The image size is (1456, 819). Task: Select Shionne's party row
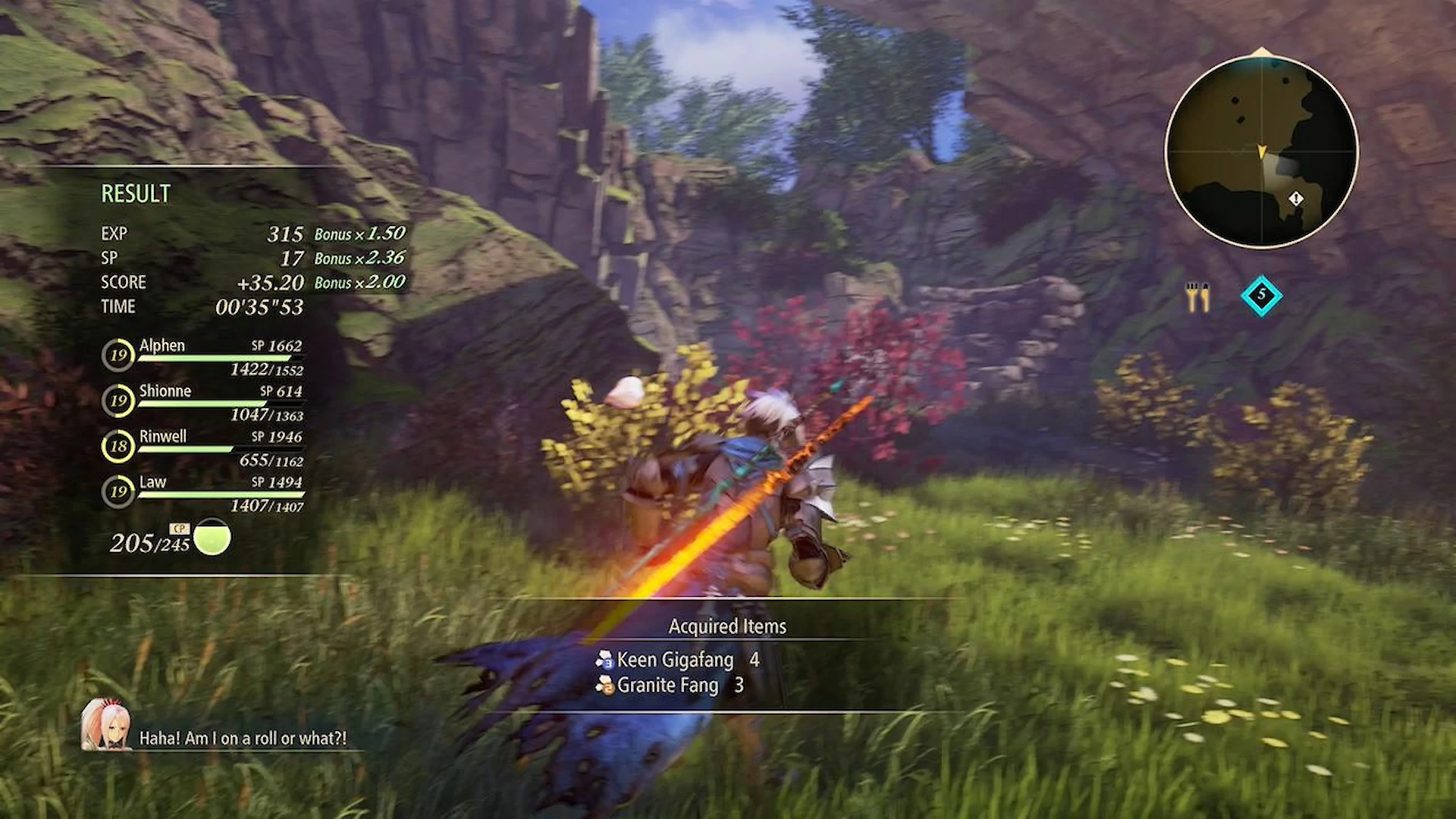pos(203,402)
